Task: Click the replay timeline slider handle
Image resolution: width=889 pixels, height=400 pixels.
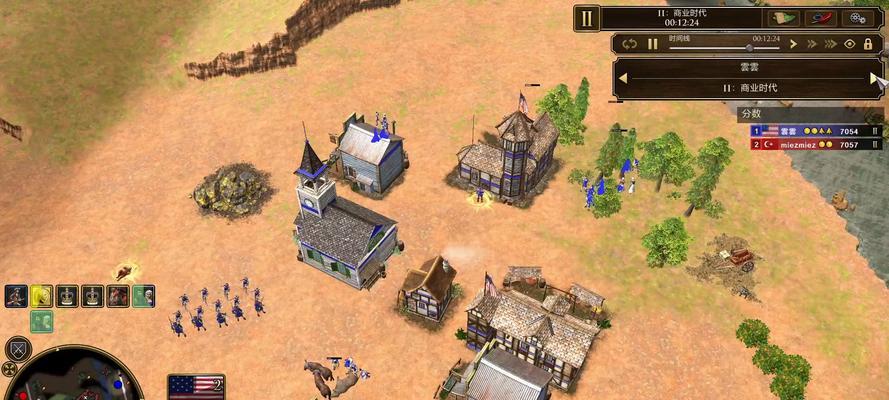Action: tap(749, 47)
